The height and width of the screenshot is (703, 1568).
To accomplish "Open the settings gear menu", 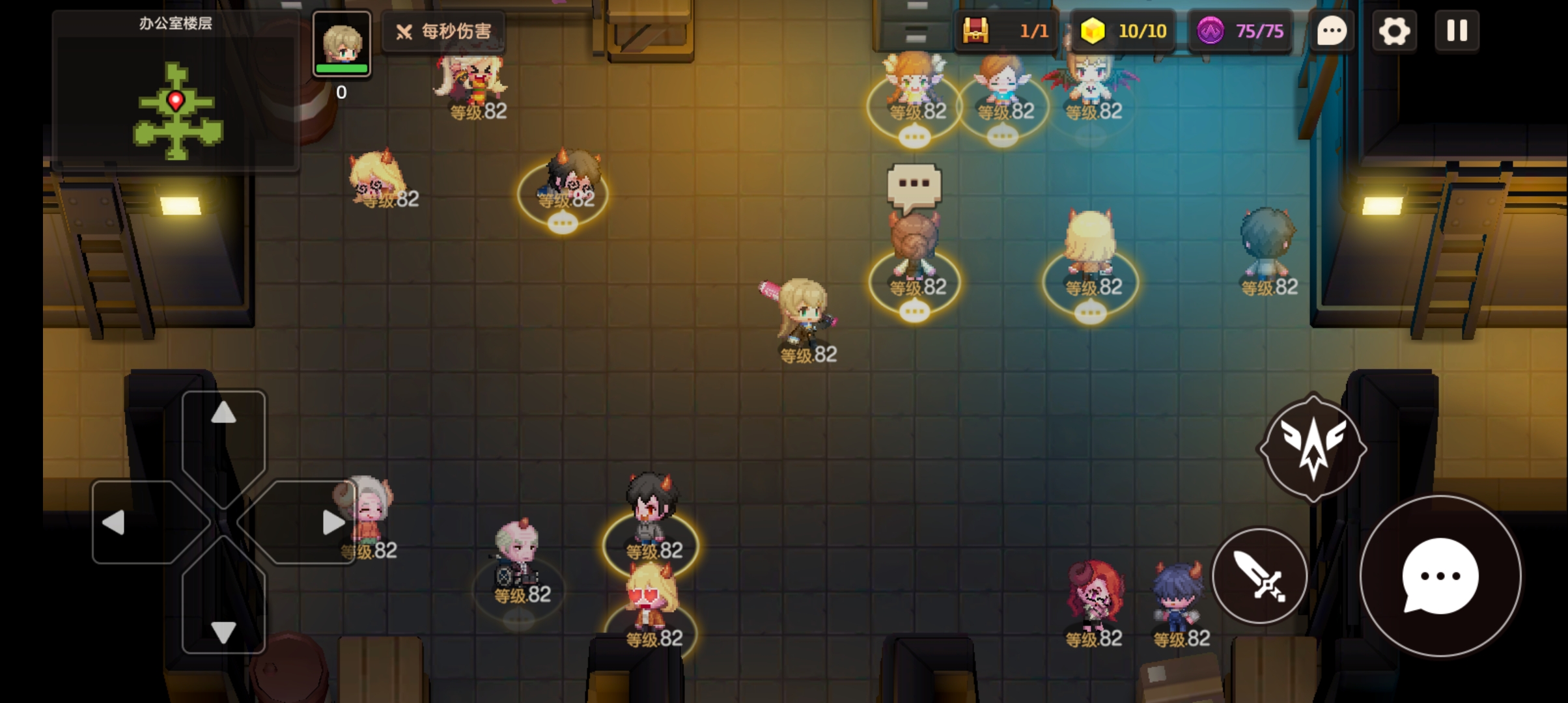I will [x=1394, y=31].
